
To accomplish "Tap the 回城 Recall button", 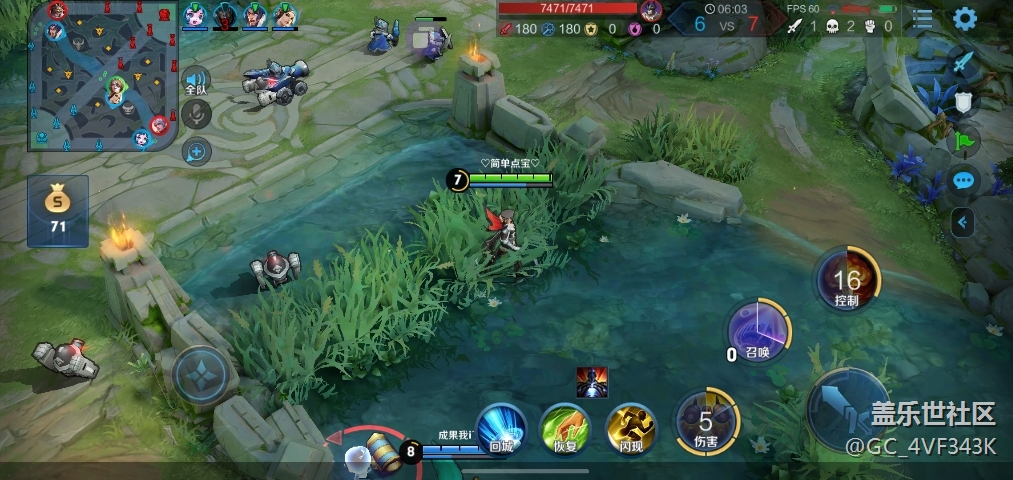I will pyautogui.click(x=501, y=430).
